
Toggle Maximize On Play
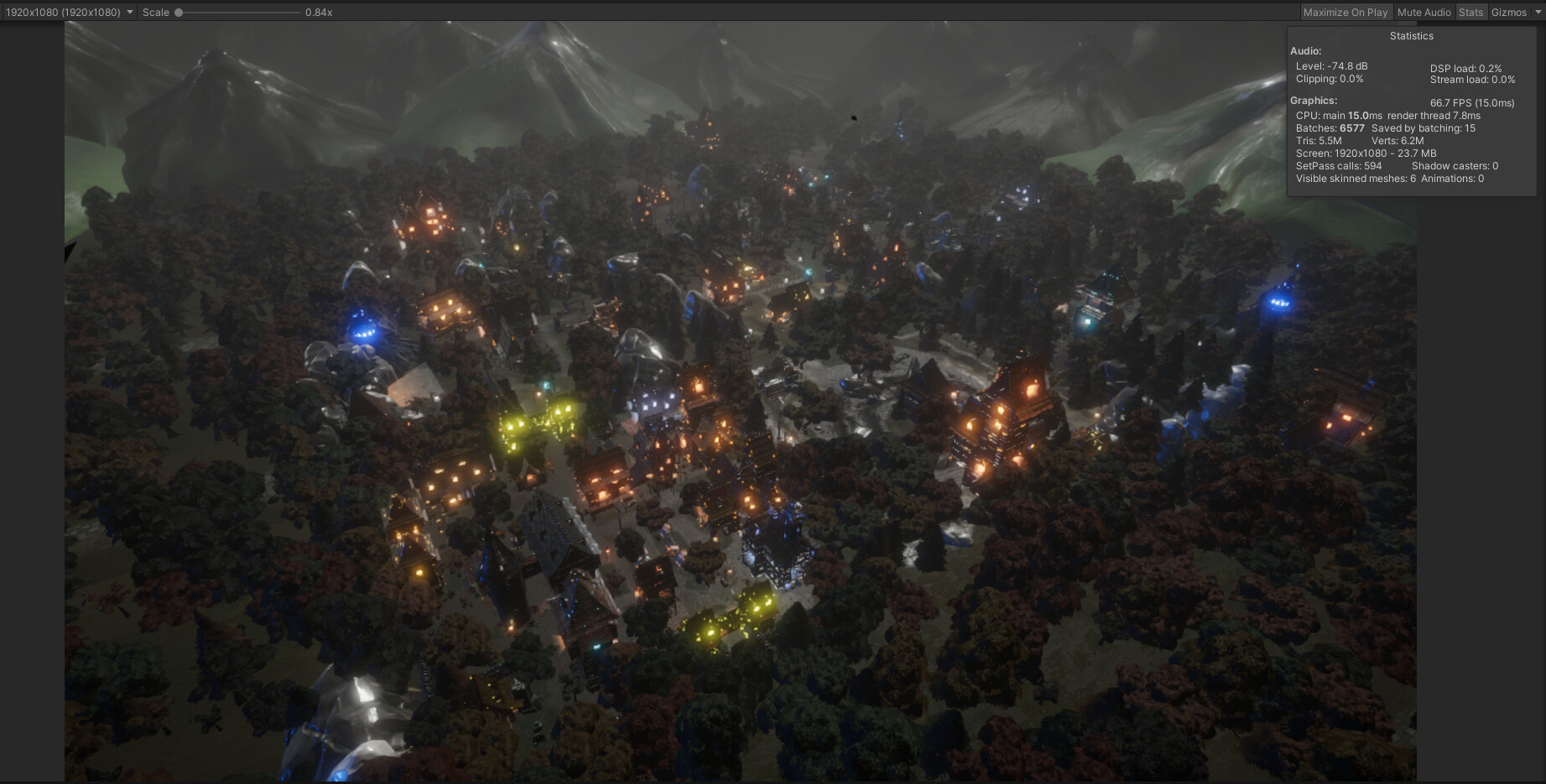pyautogui.click(x=1345, y=13)
